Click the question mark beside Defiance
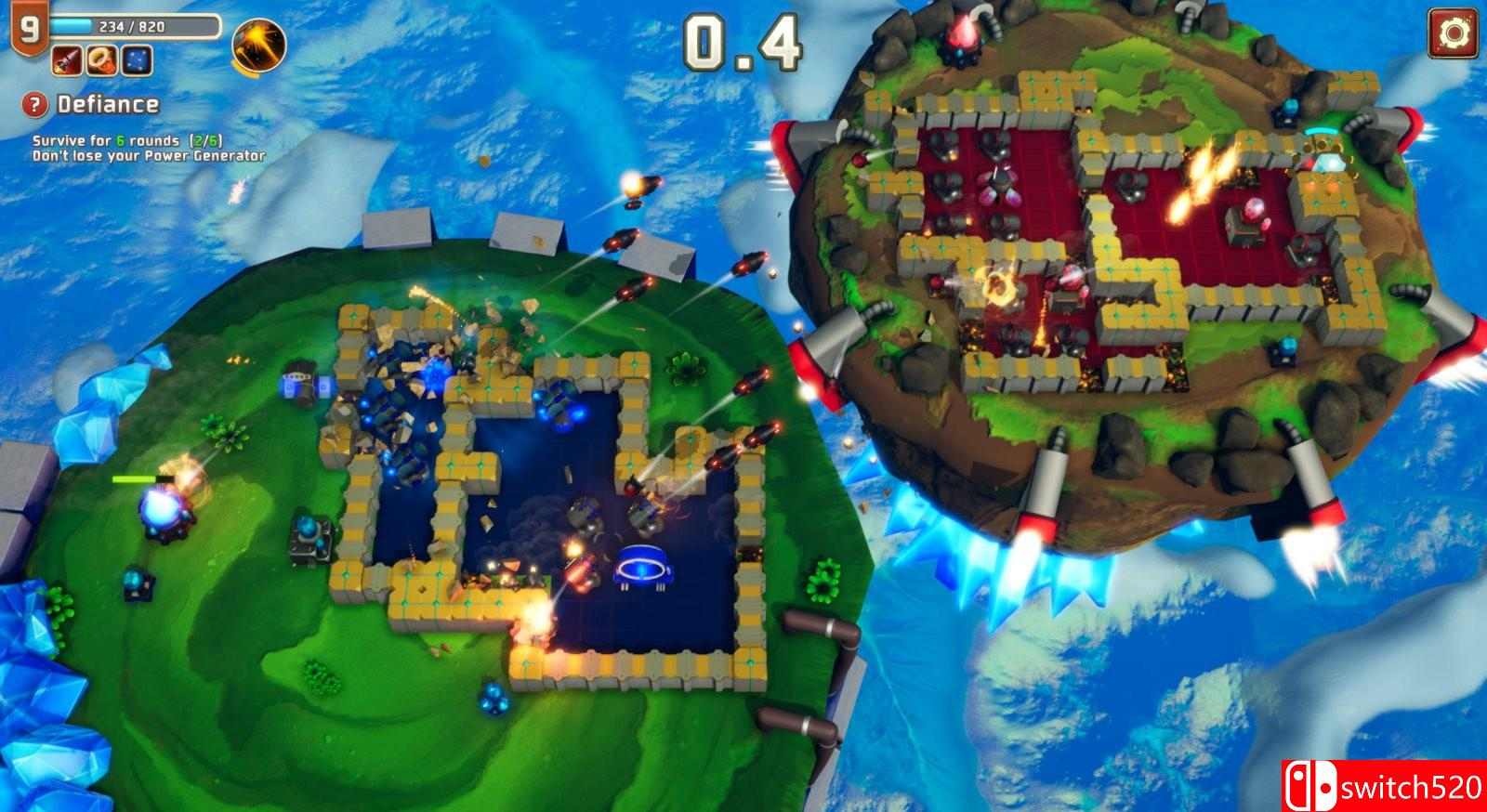The height and width of the screenshot is (812, 1487). (x=35, y=106)
